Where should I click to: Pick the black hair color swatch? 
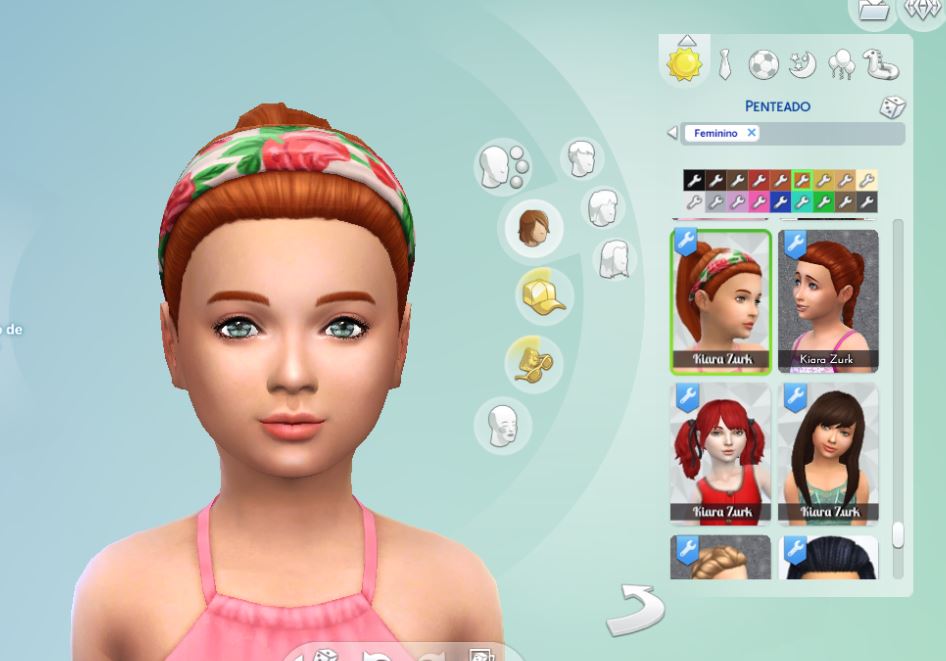pos(693,180)
